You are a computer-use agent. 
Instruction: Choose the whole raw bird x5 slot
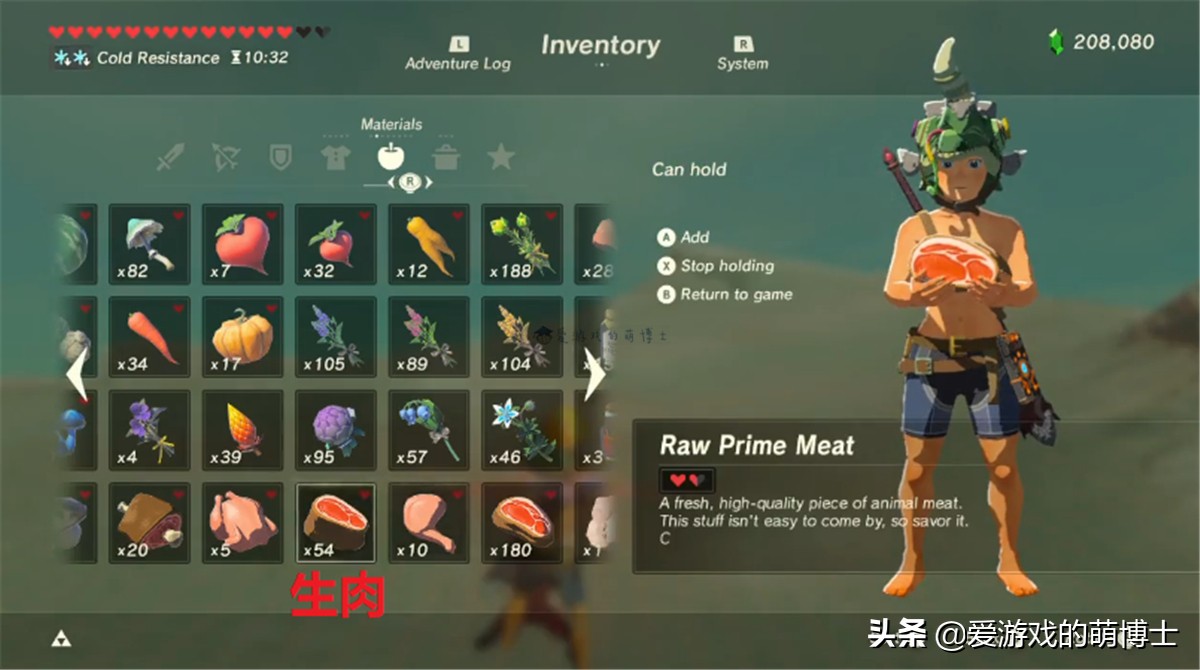(243, 523)
